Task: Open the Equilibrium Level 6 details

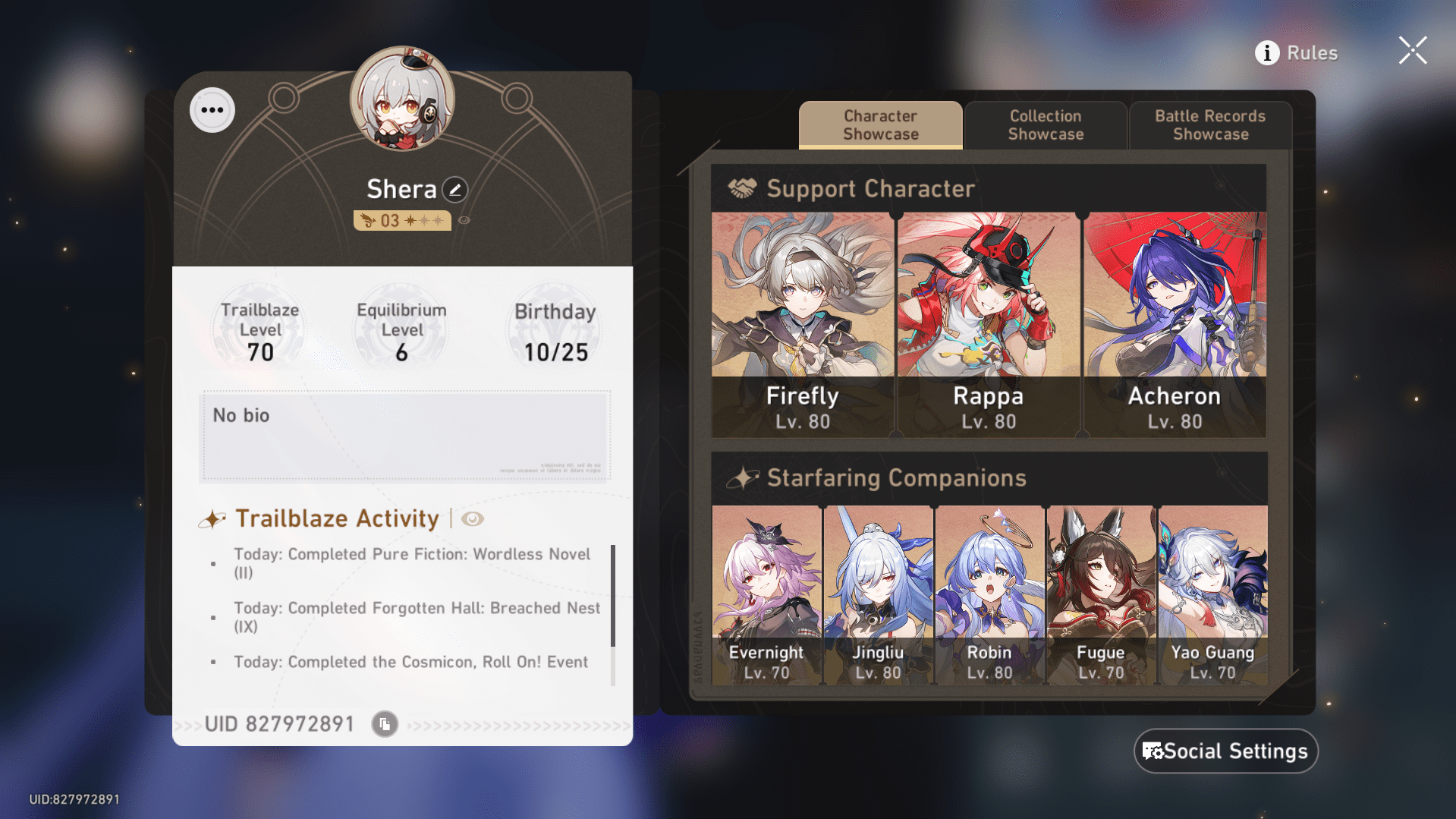Action: tap(401, 328)
